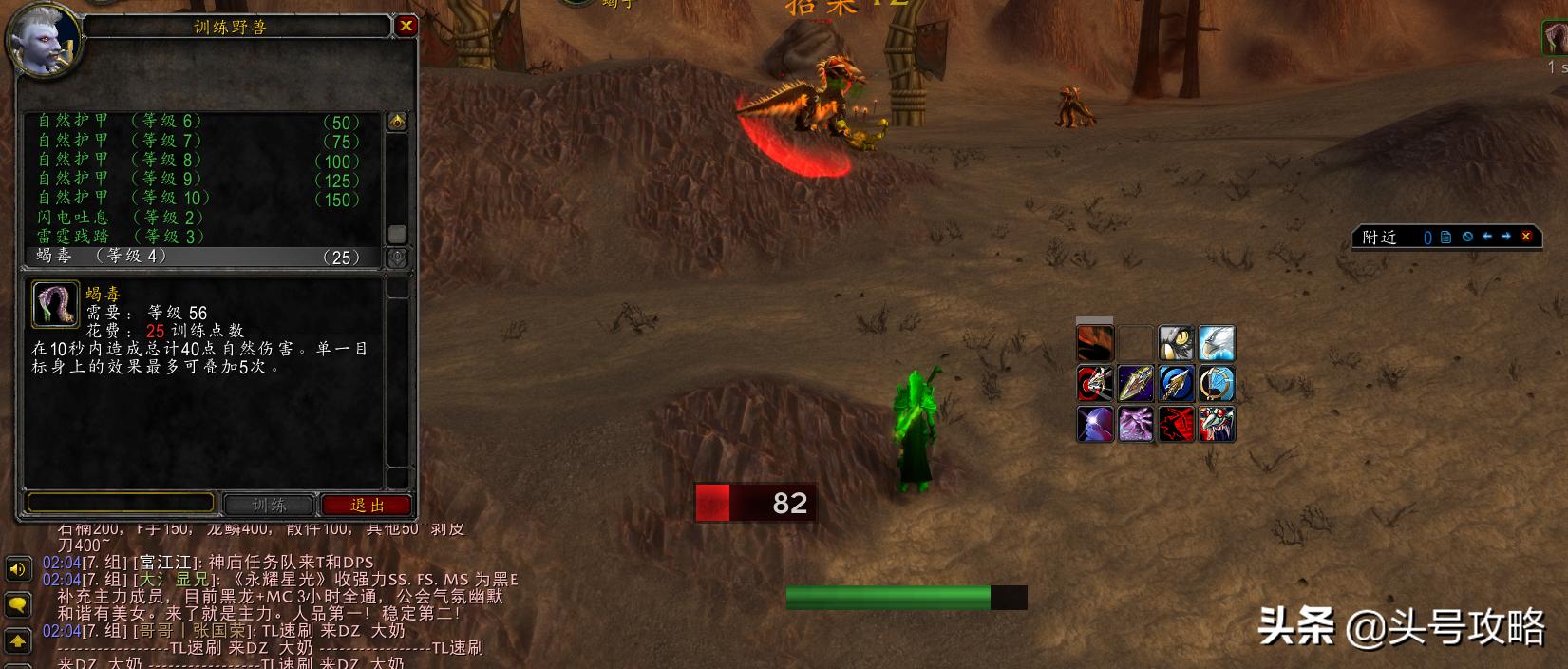Activate the purple scorpid sting ability
Screen dimensions: 1568x669
tap(1135, 424)
